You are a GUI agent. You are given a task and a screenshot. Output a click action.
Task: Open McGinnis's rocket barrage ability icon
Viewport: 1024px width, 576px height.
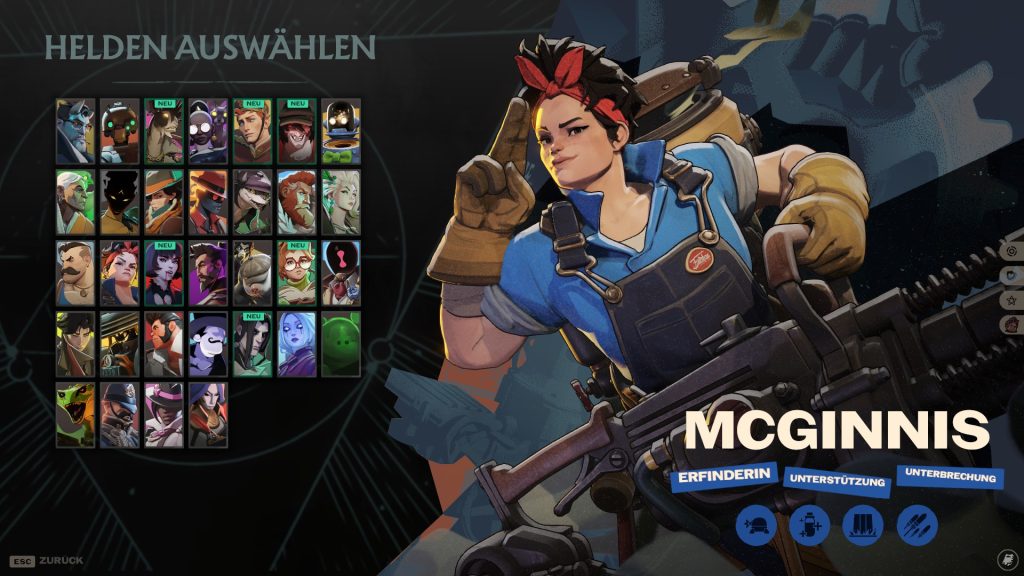(914, 525)
